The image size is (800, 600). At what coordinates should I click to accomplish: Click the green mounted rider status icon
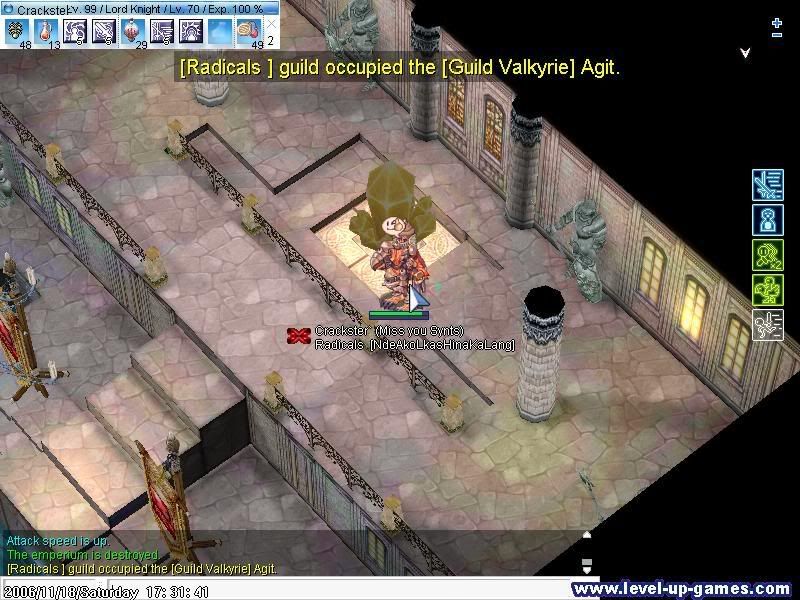pyautogui.click(x=767, y=290)
